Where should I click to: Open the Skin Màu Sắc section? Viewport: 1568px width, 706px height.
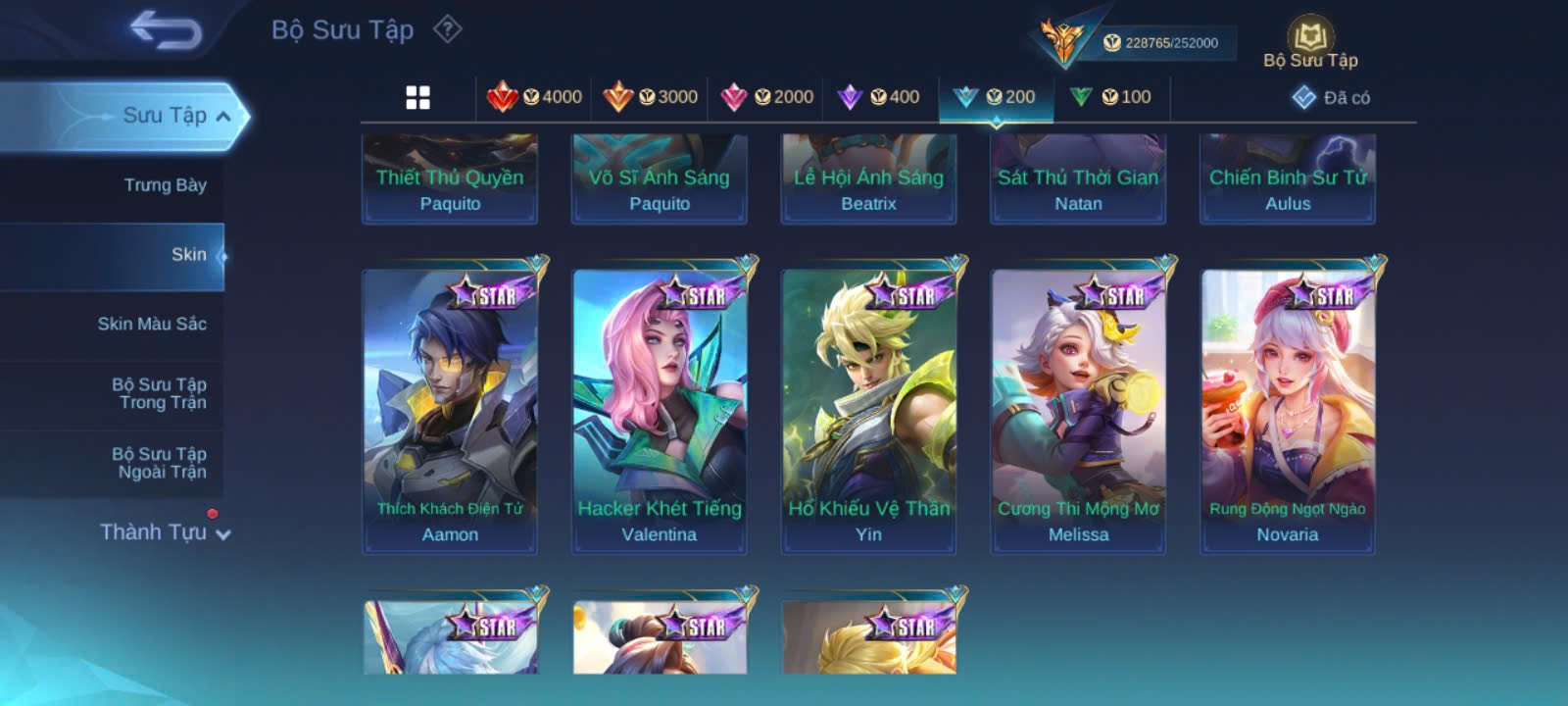click(152, 324)
